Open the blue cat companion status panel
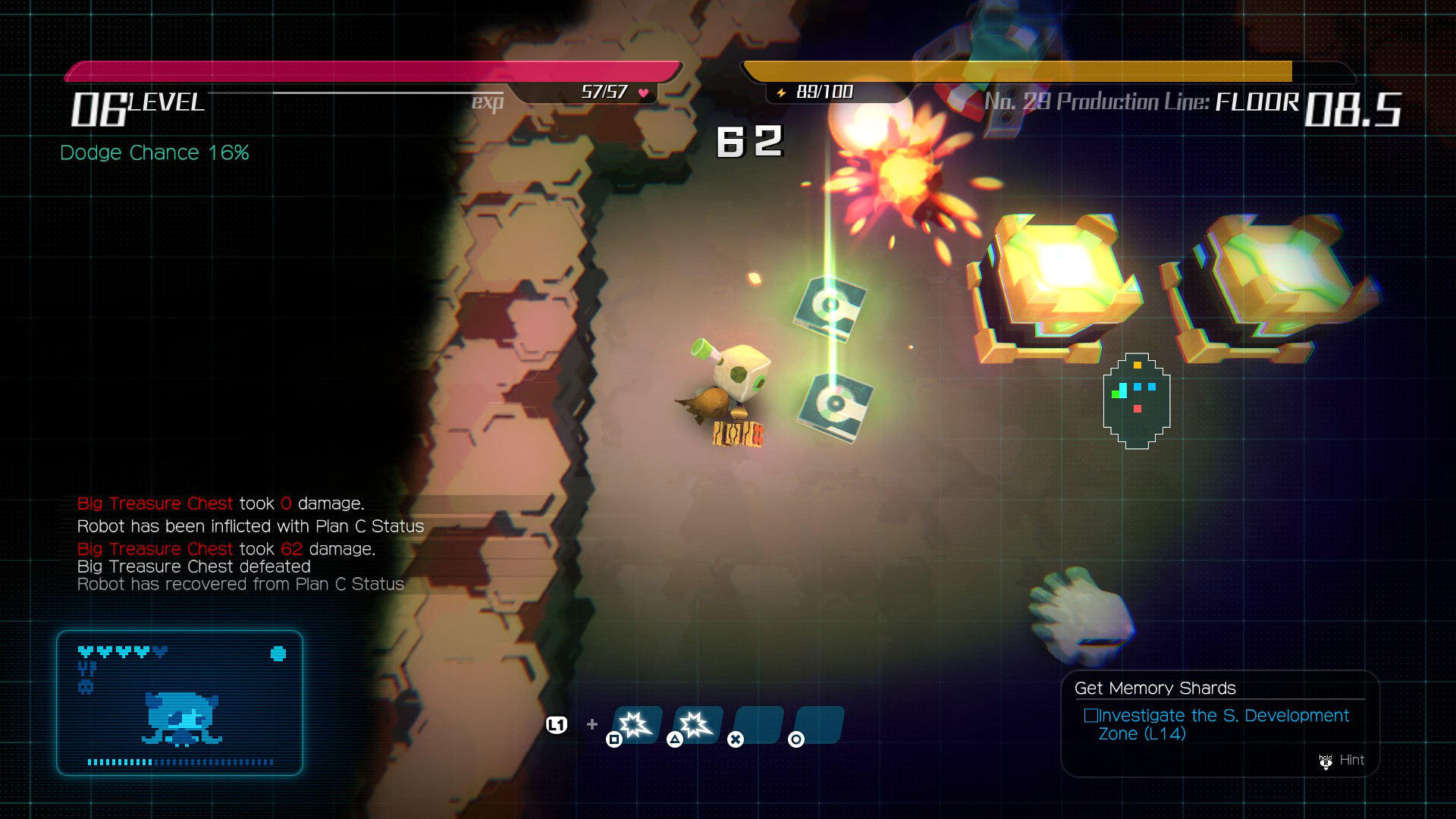Viewport: 1456px width, 819px height. coord(180,703)
